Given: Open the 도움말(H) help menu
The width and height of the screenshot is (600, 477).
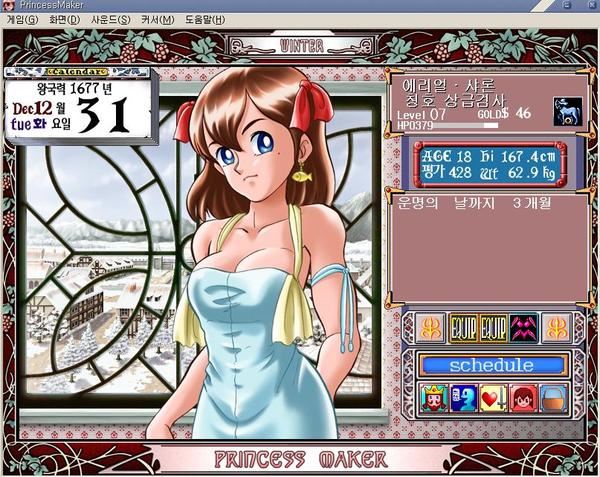Looking at the screenshot, I should coord(204,19).
